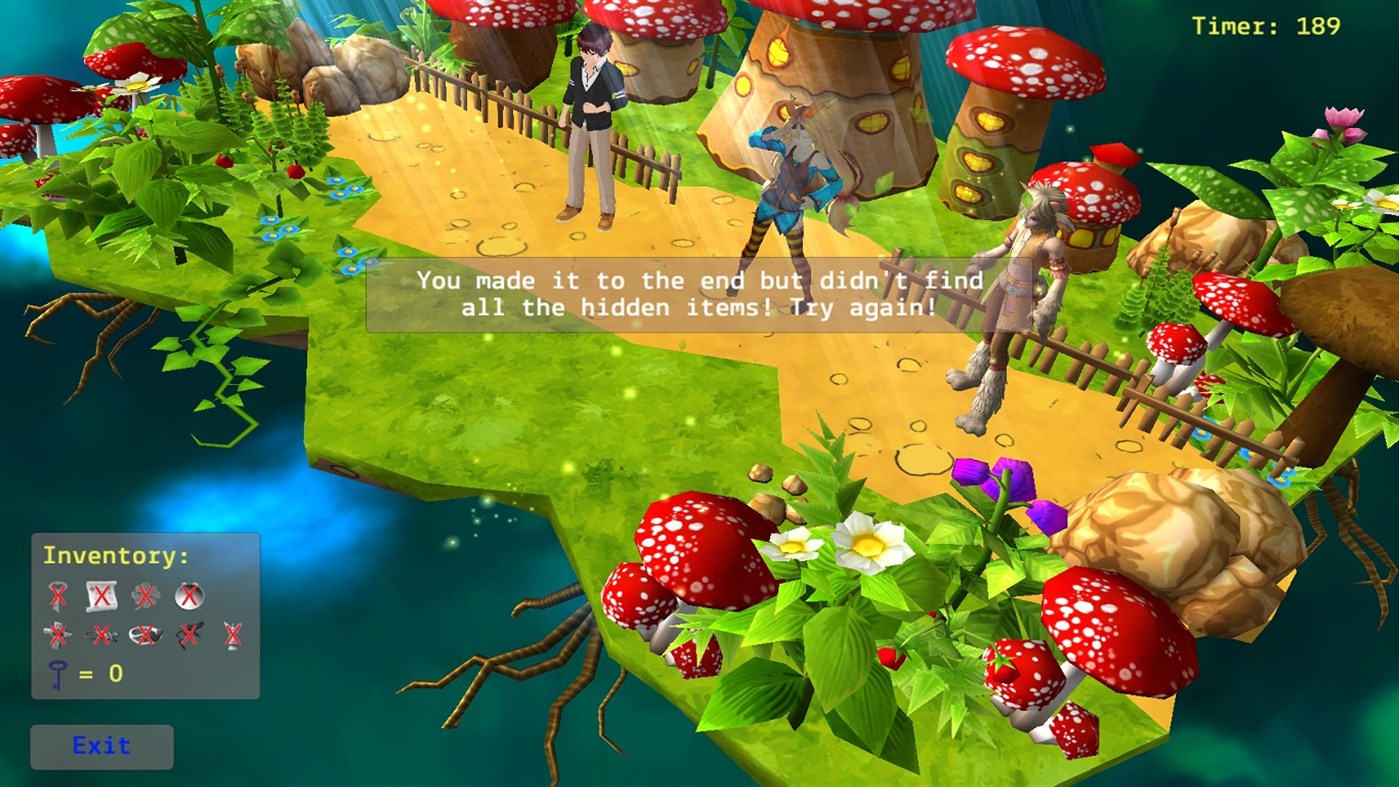Click the crossed-out dagger inventory icon

(x=58, y=634)
